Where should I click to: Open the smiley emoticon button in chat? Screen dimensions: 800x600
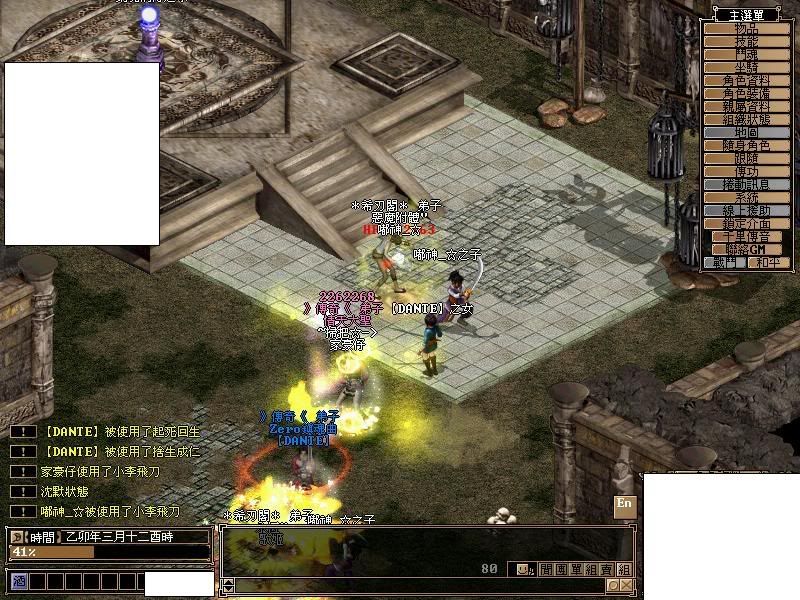click(523, 569)
